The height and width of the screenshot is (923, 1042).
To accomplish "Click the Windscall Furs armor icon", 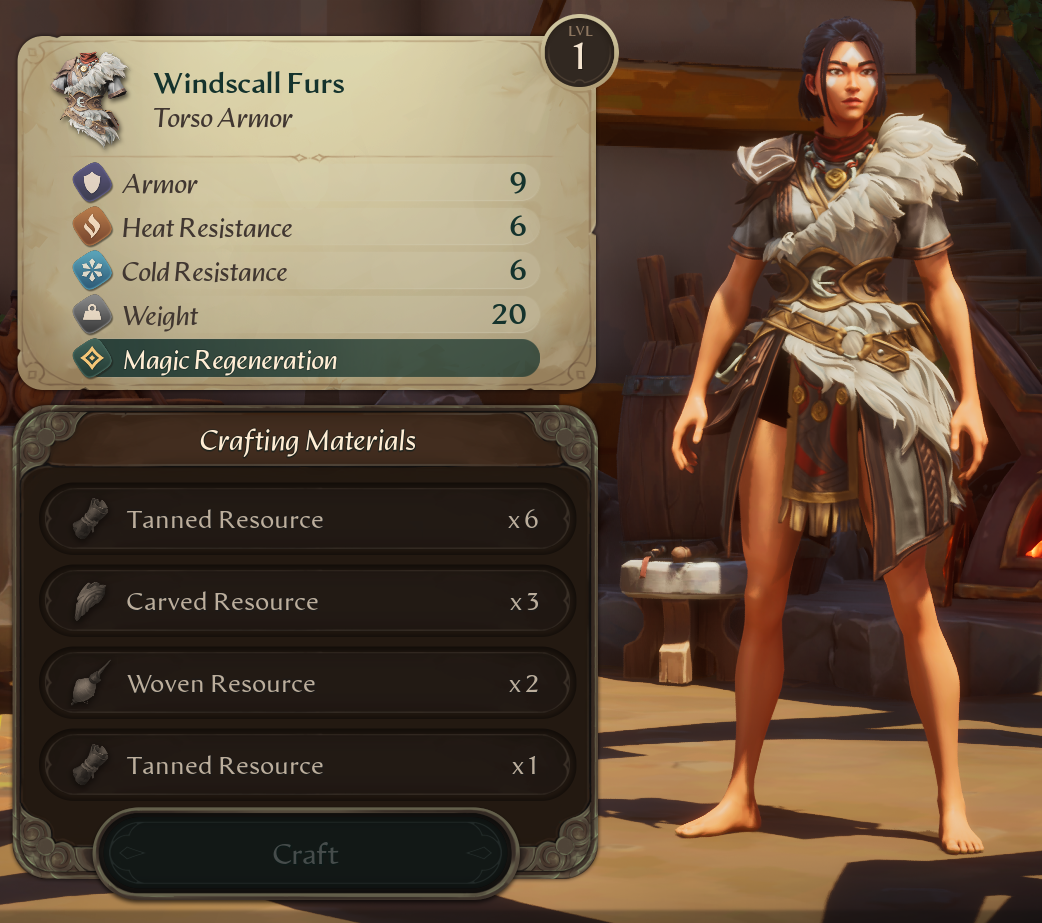I will point(91,100).
